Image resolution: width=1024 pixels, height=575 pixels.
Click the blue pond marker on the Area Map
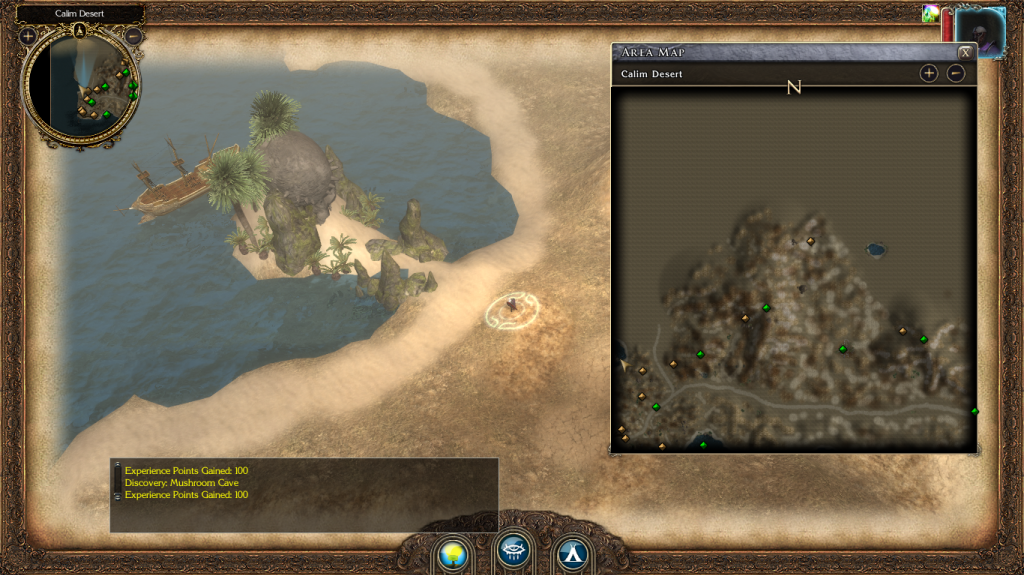(876, 248)
